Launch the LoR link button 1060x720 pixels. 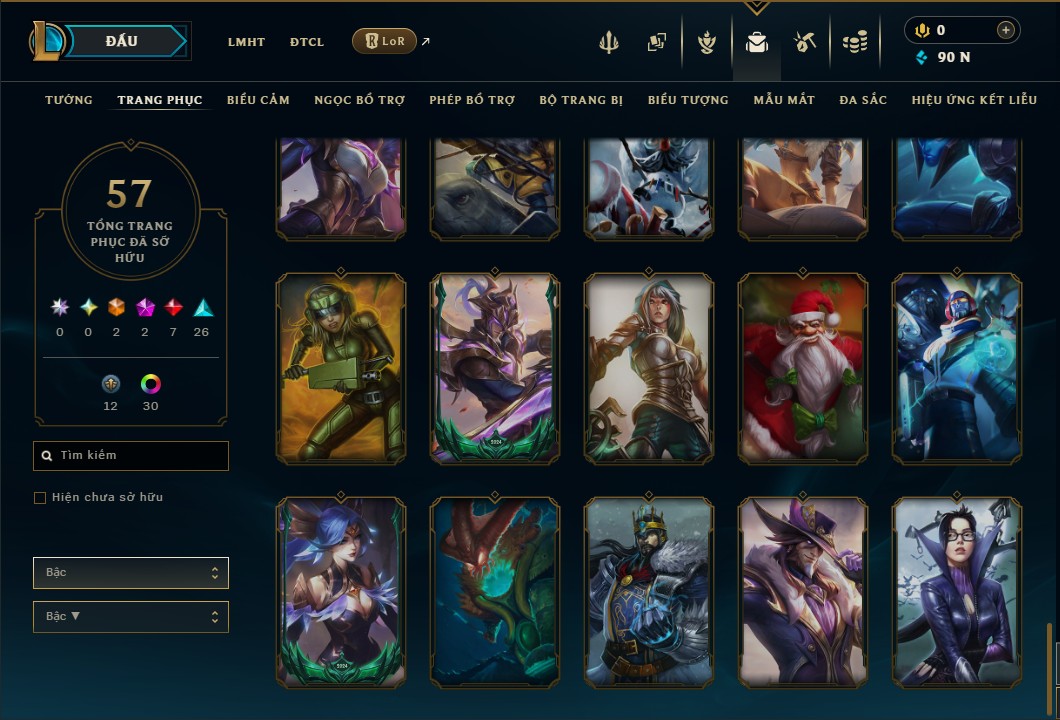click(385, 41)
